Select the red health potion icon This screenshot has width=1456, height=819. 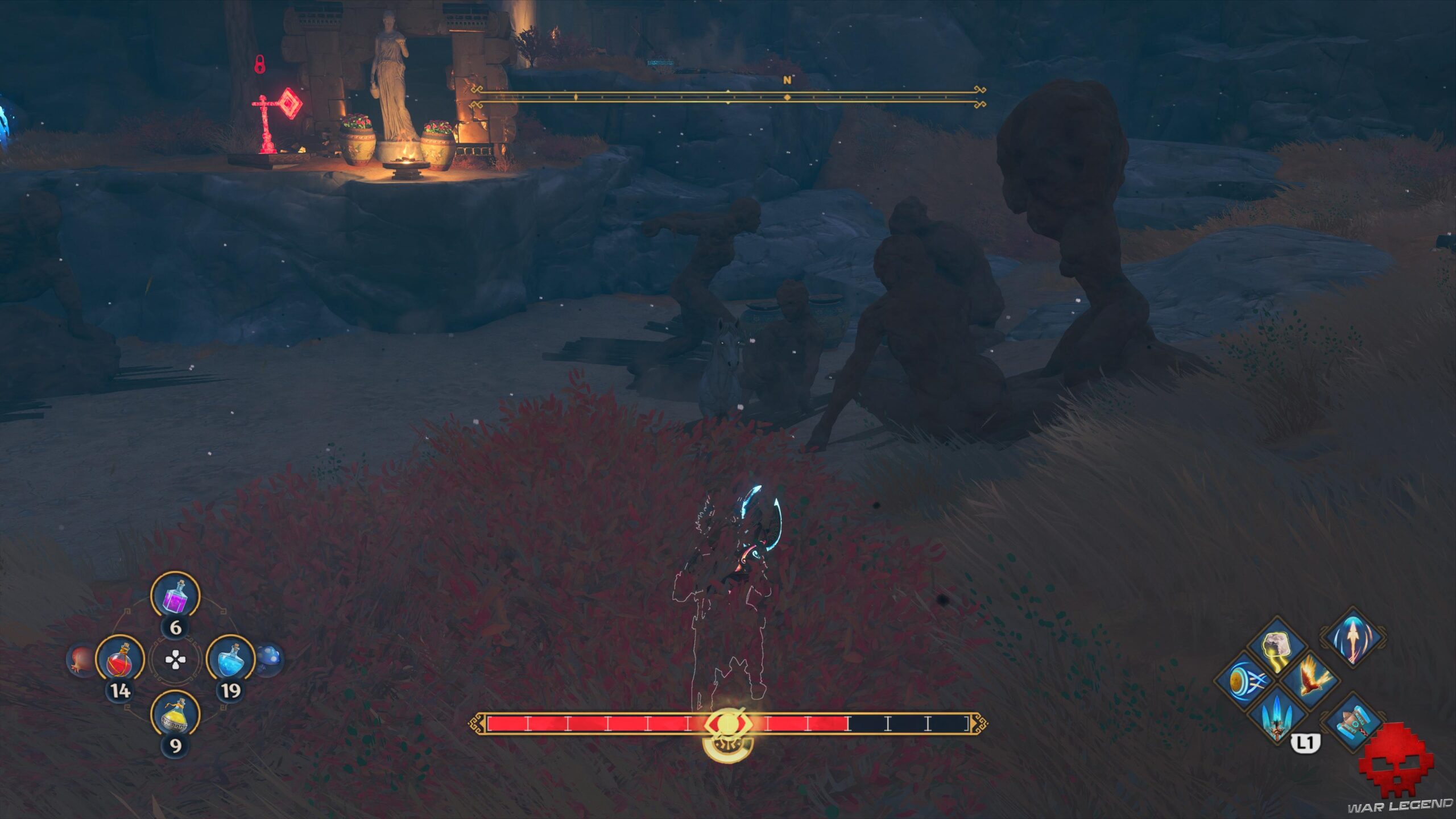tap(119, 660)
